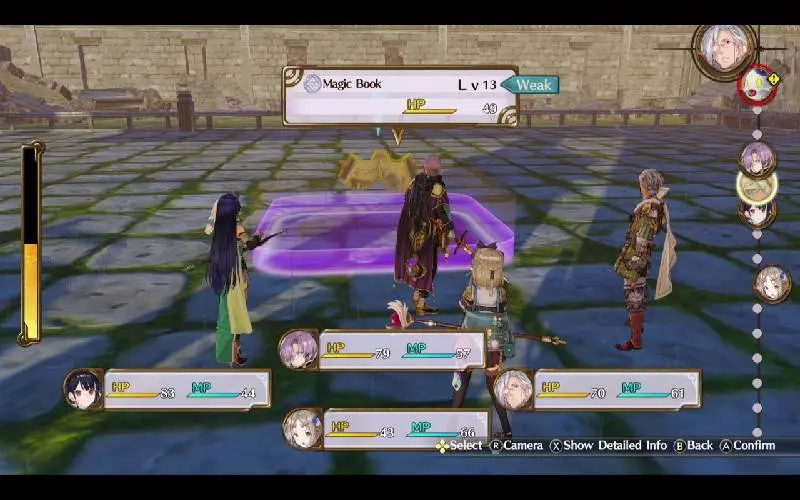Choose the purple-haired party member's status panel

[x=384, y=350]
